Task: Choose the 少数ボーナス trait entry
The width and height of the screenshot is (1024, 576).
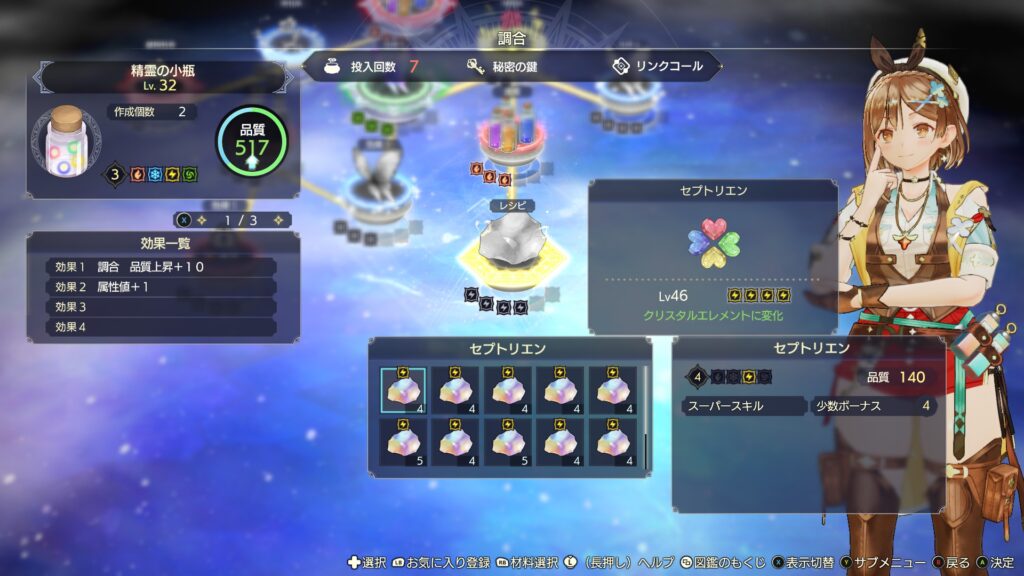Action: click(x=874, y=406)
